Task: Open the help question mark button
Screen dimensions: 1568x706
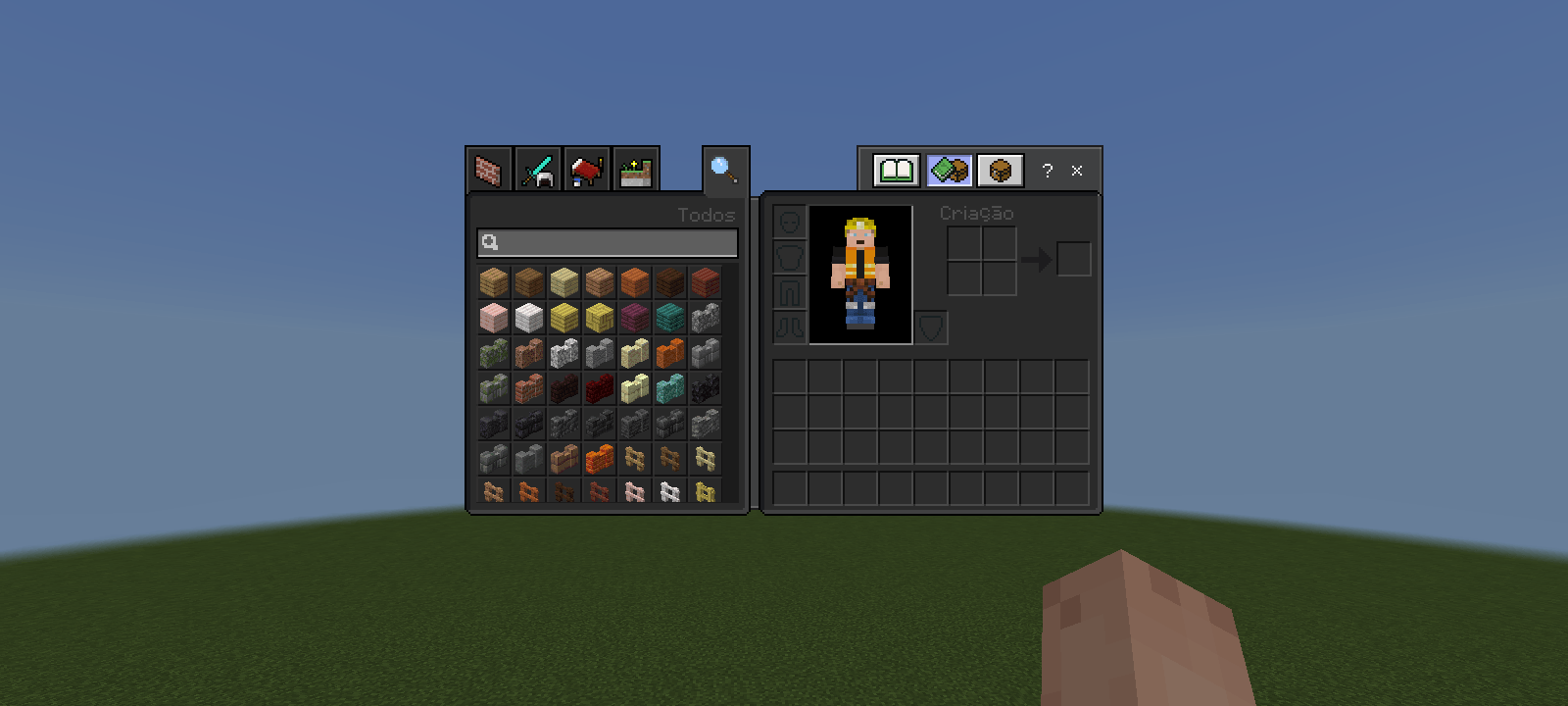Action: [x=1048, y=171]
